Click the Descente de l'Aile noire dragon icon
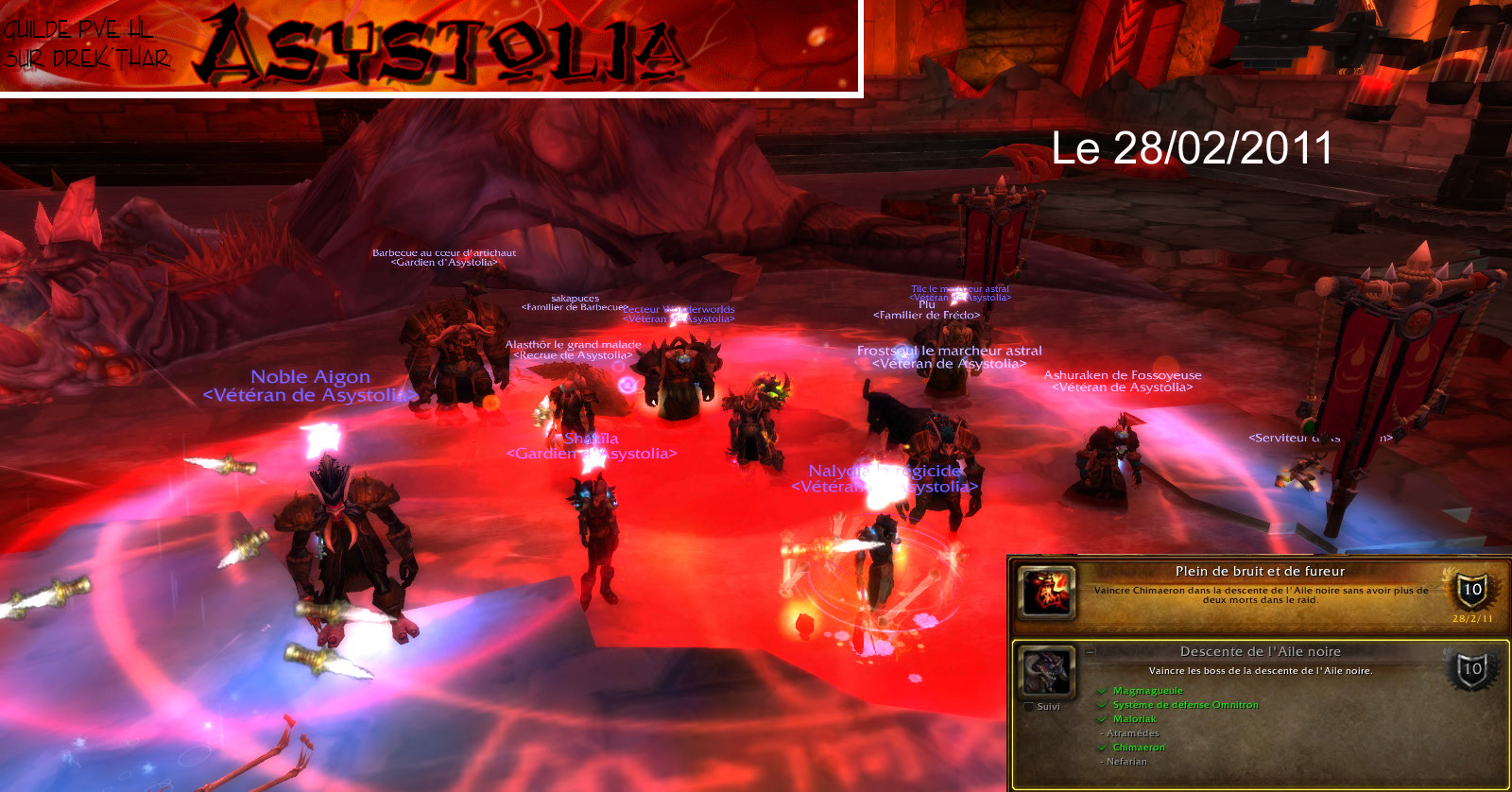Screen dimensions: 1512x792 1047,672
